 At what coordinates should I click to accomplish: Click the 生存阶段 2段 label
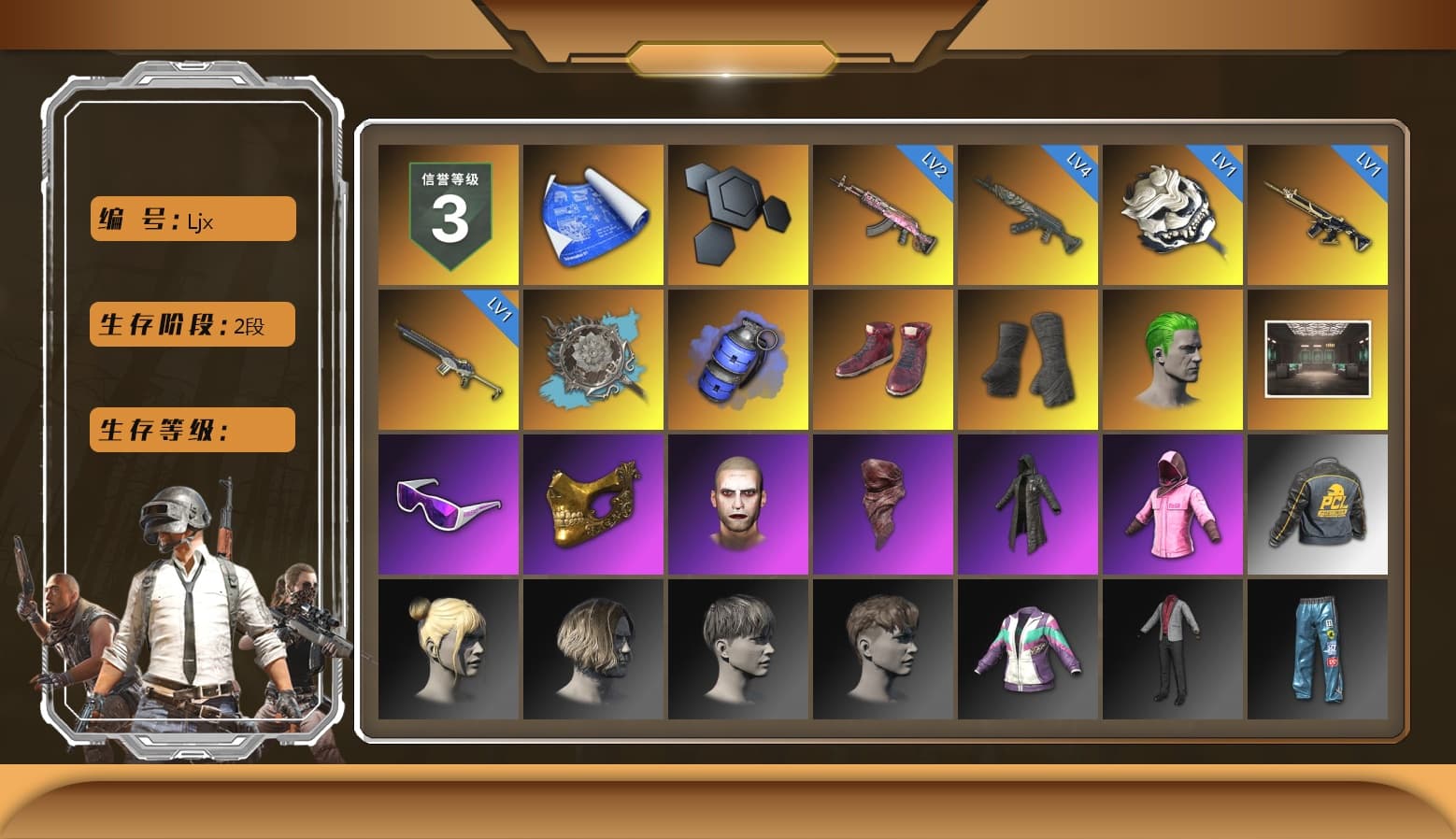tap(191, 324)
